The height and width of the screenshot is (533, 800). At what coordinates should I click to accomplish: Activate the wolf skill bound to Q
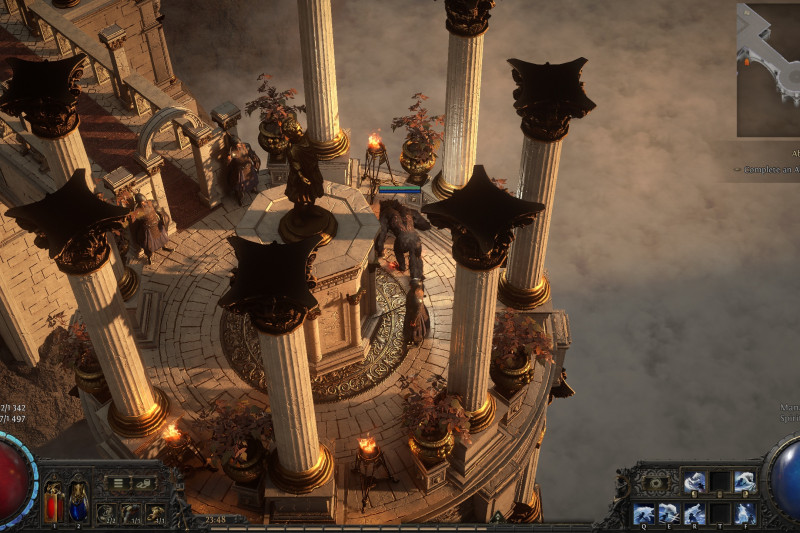point(643,514)
